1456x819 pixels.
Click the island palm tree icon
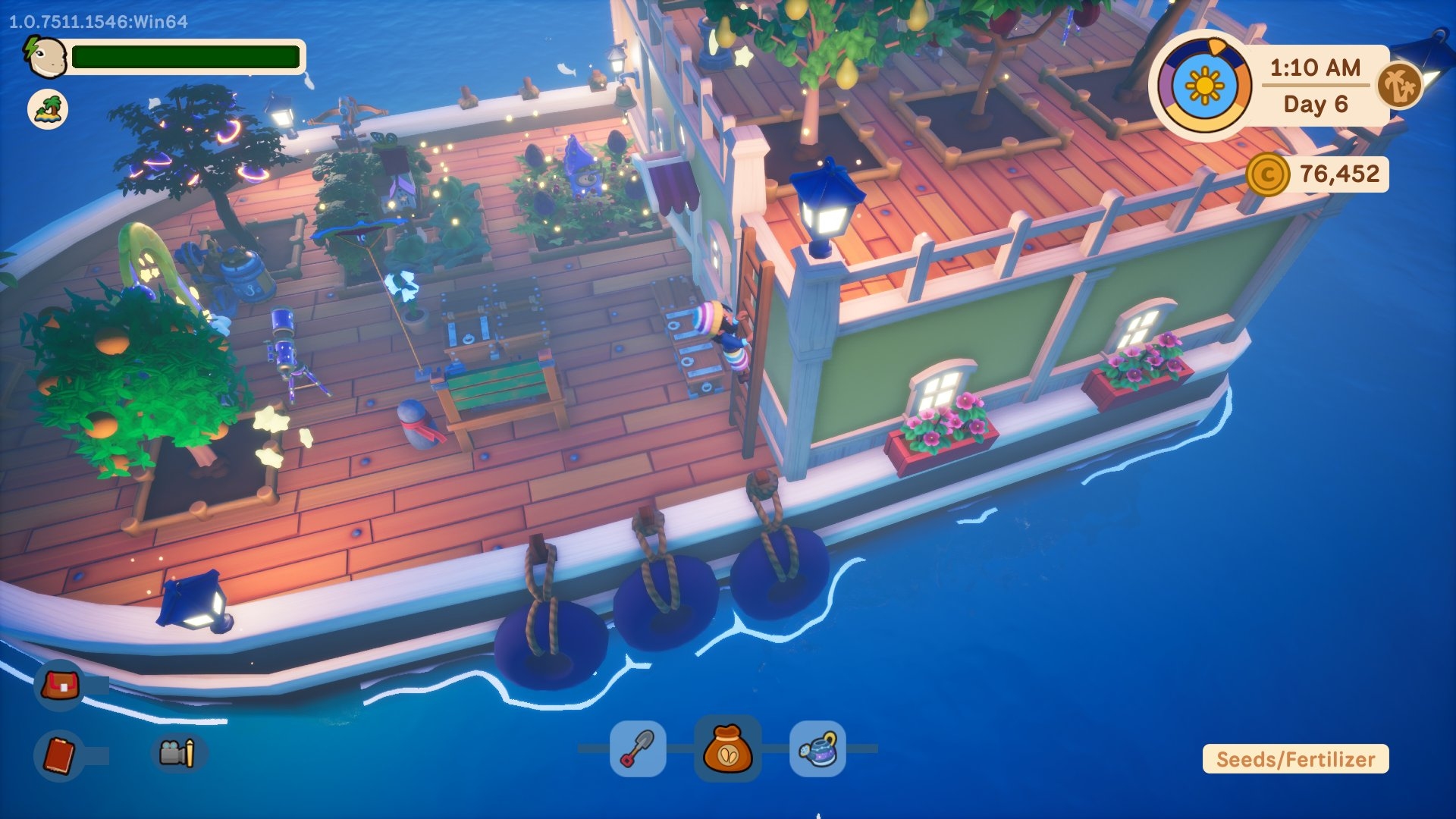click(x=48, y=109)
